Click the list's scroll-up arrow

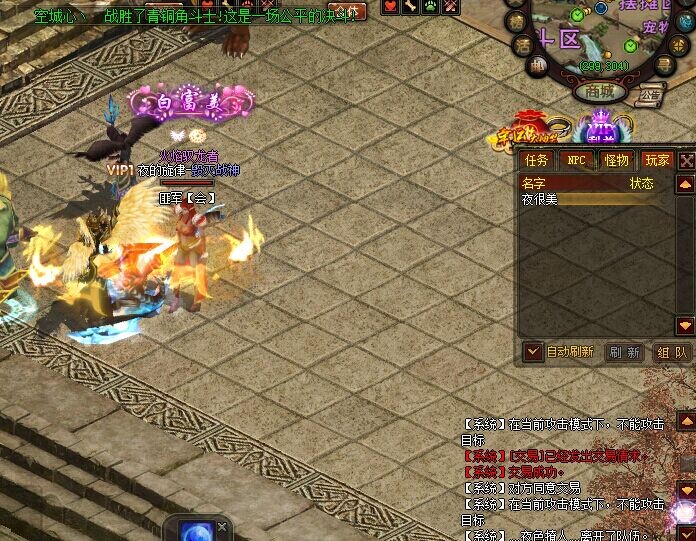[x=685, y=185]
